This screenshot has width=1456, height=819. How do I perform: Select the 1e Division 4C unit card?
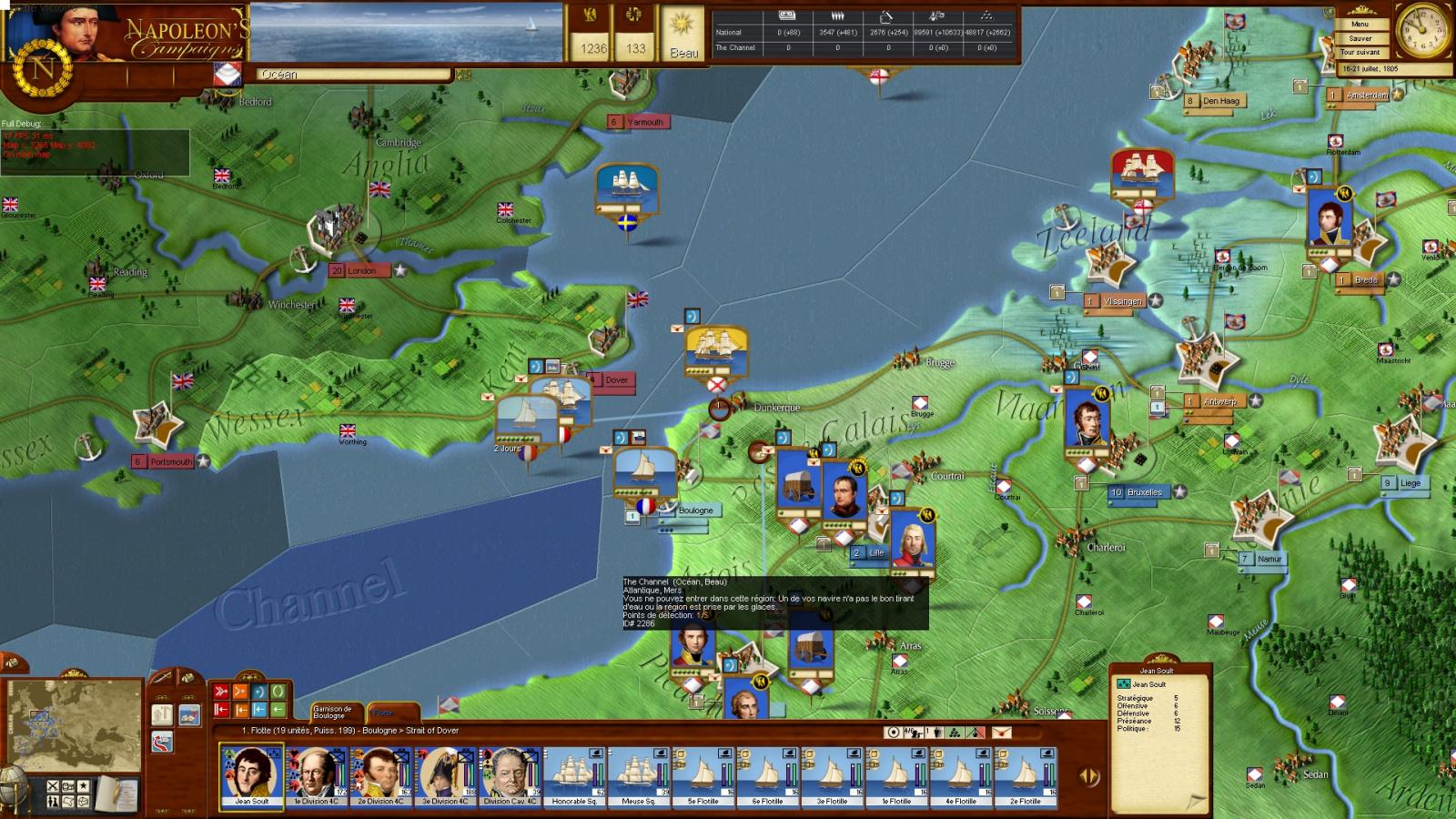pos(317,775)
